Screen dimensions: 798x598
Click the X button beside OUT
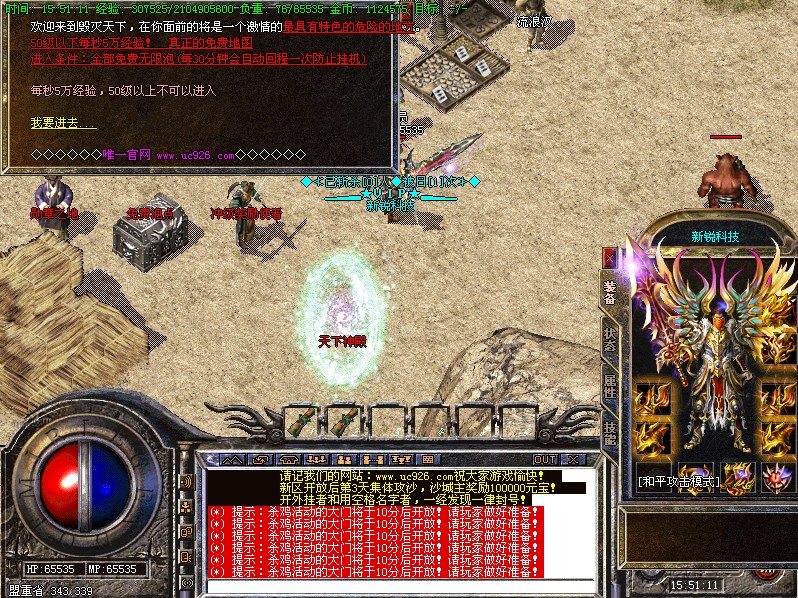click(572, 459)
